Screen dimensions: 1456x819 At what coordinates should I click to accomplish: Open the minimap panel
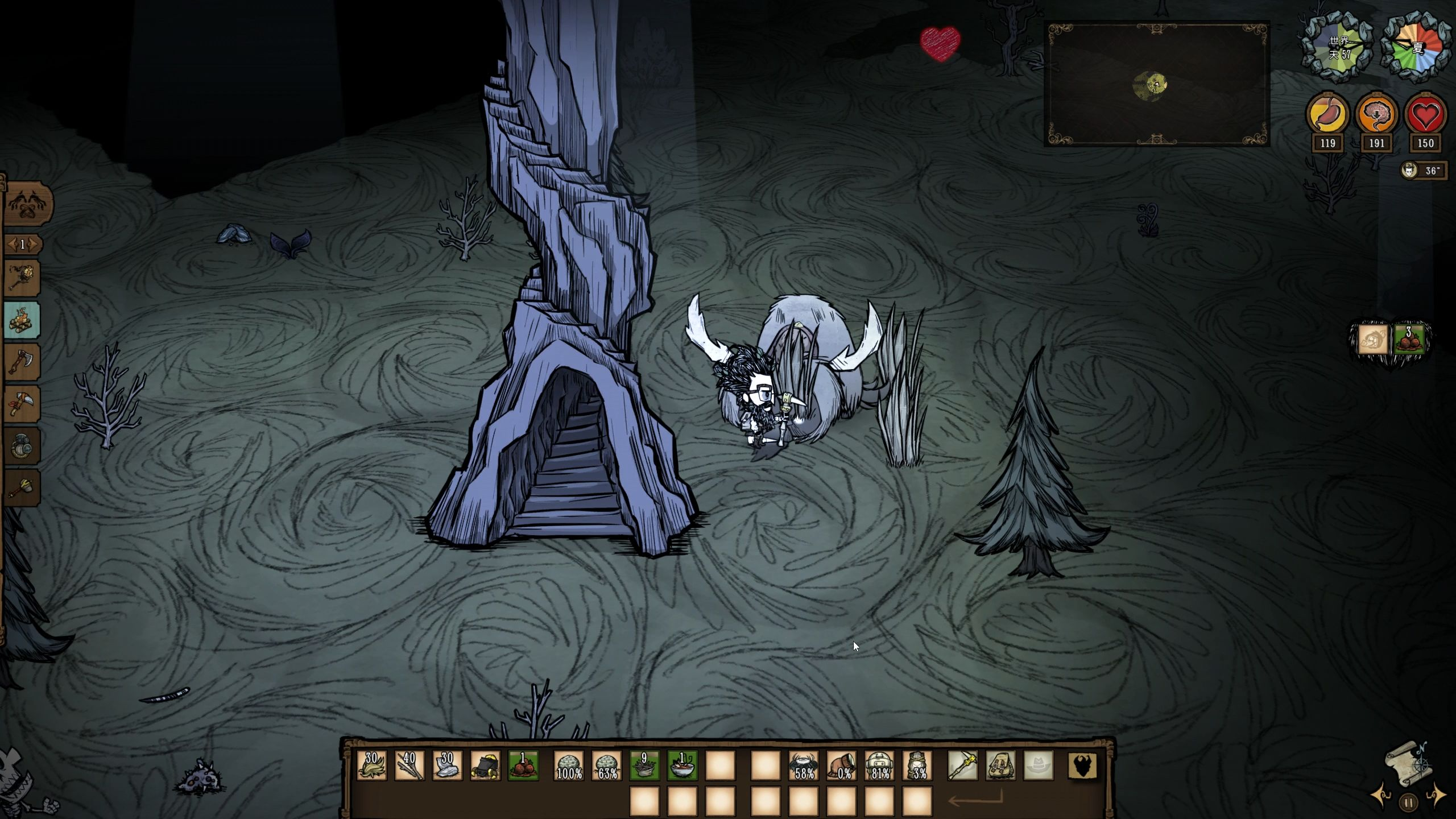(x=1156, y=84)
